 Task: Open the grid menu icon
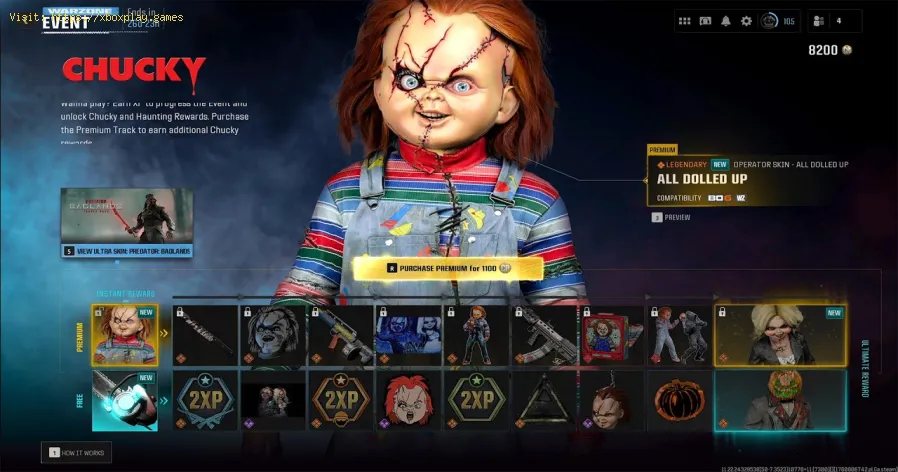[685, 21]
